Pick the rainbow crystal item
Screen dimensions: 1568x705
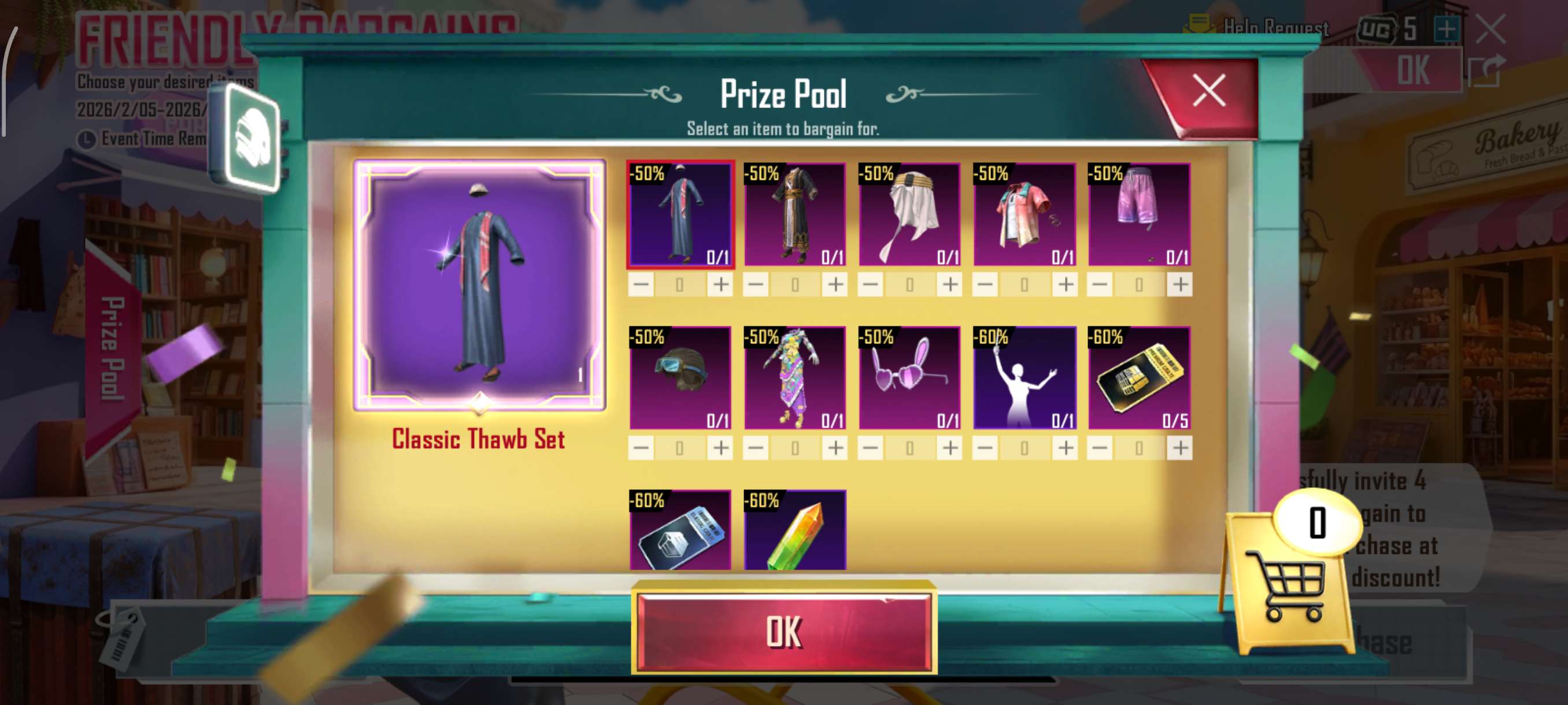[x=794, y=530]
